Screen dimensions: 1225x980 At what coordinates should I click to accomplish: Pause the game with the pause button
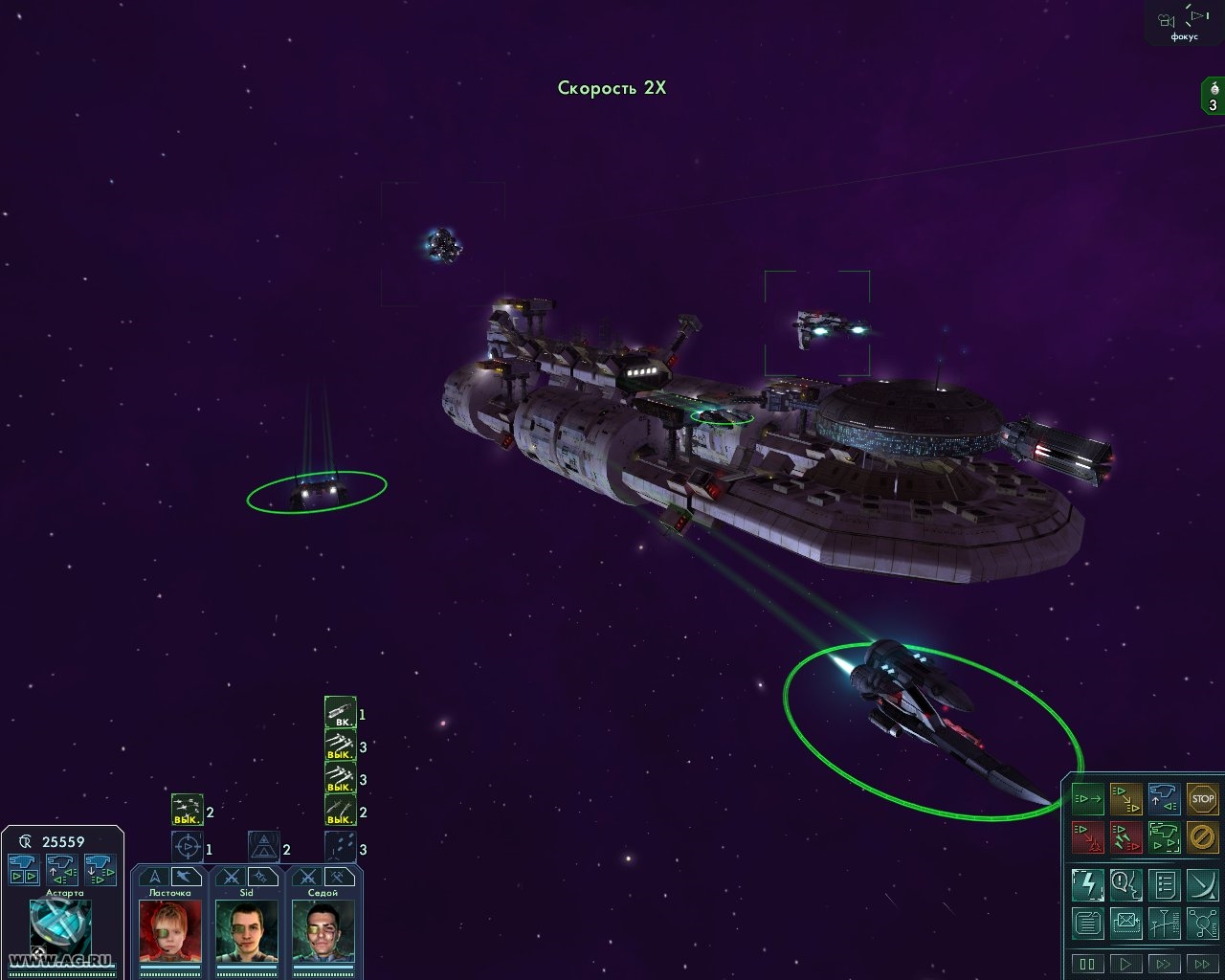pyautogui.click(x=1087, y=963)
